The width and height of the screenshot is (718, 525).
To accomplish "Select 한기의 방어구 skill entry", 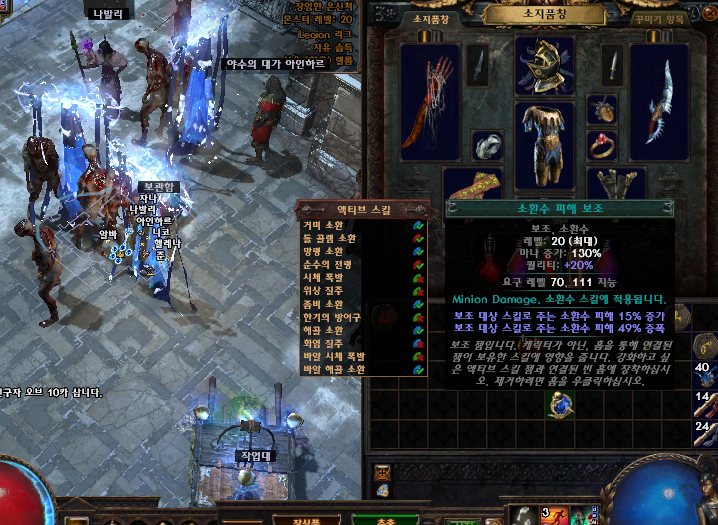I will (x=333, y=317).
